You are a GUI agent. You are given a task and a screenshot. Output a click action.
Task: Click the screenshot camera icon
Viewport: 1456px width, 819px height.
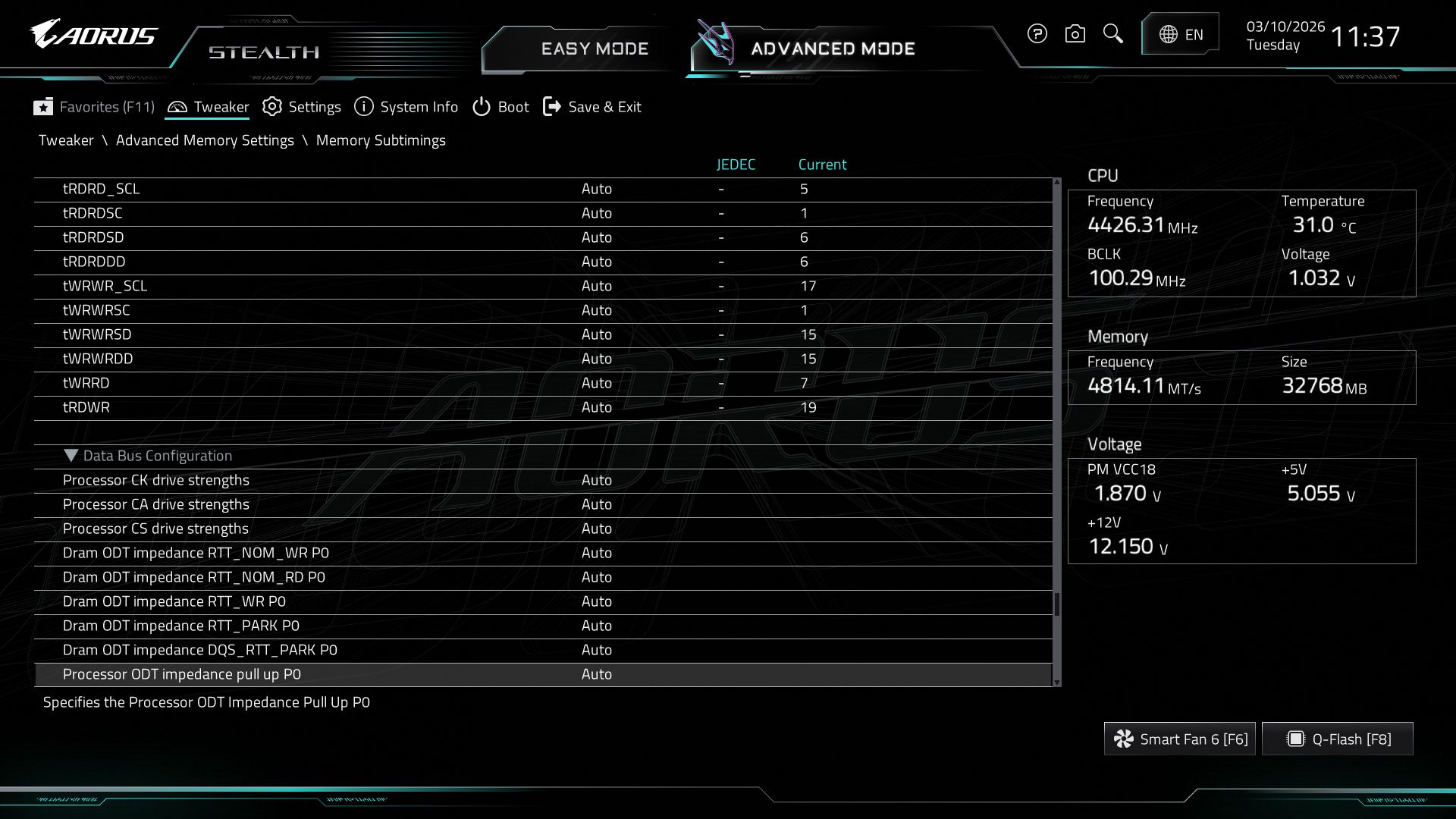(1075, 34)
